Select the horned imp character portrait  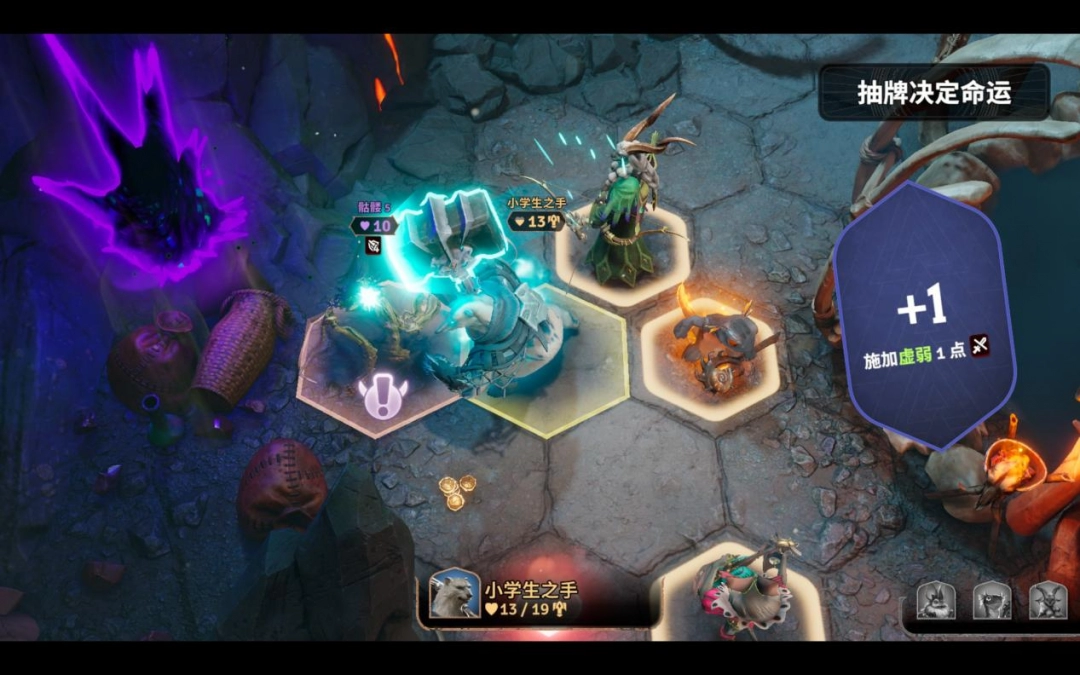pyautogui.click(x=1048, y=600)
